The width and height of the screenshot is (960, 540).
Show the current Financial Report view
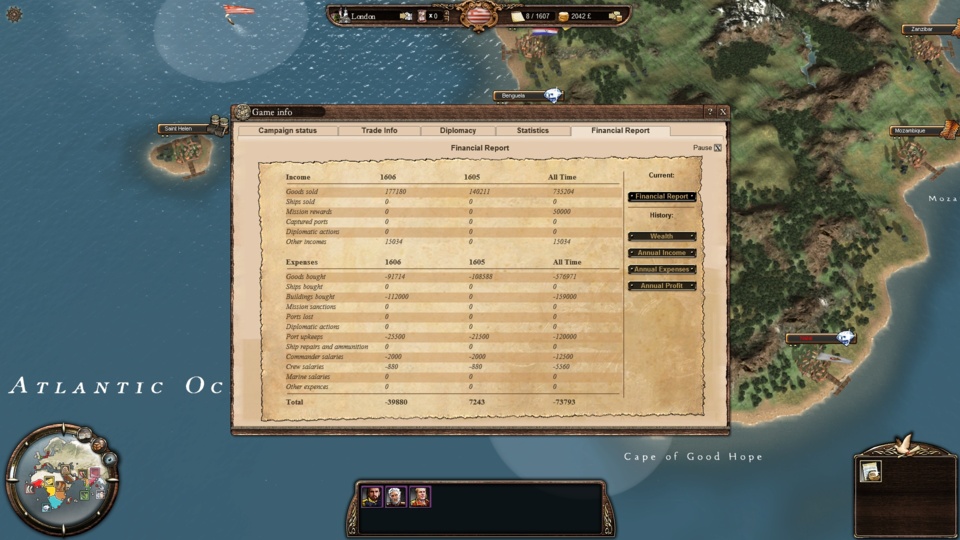(661, 197)
